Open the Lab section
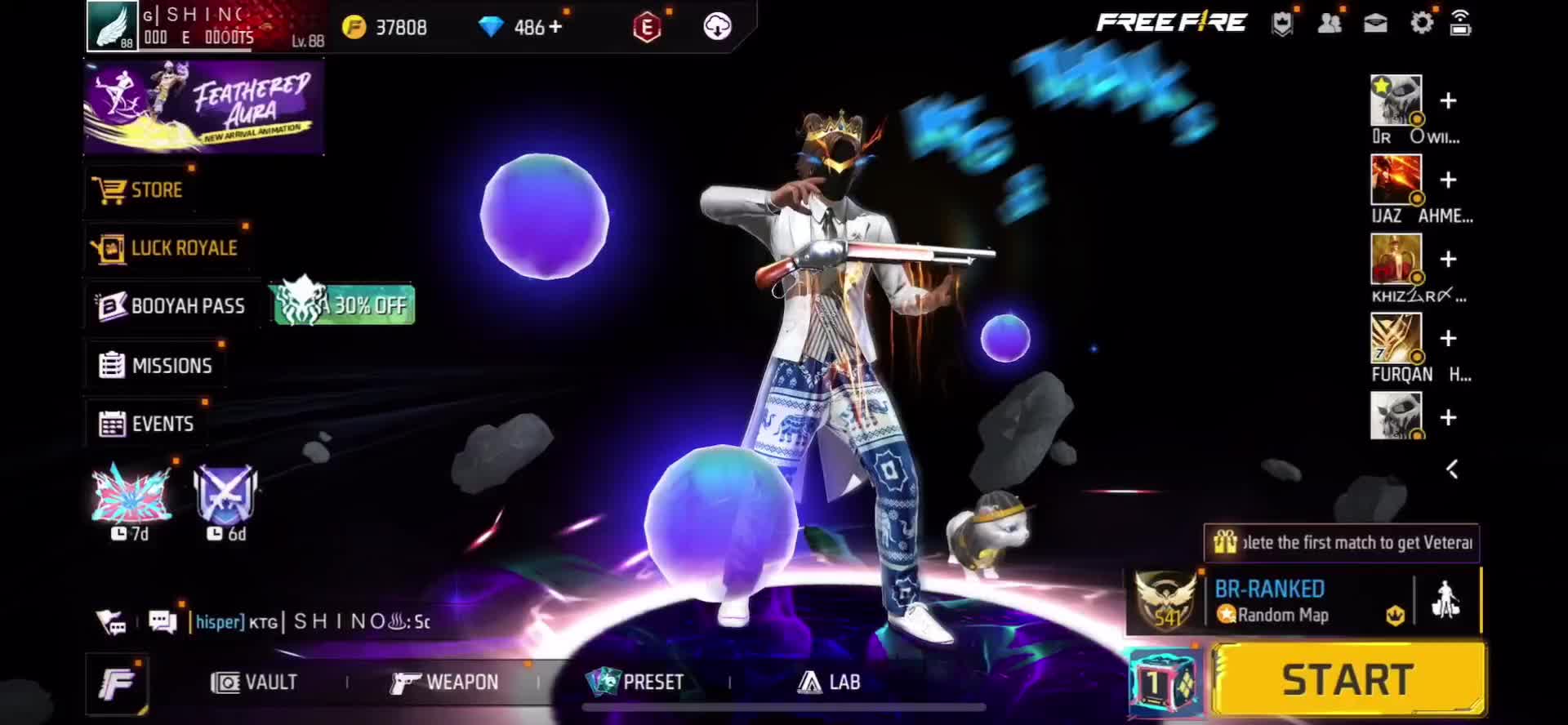1568x725 pixels. coord(829,682)
